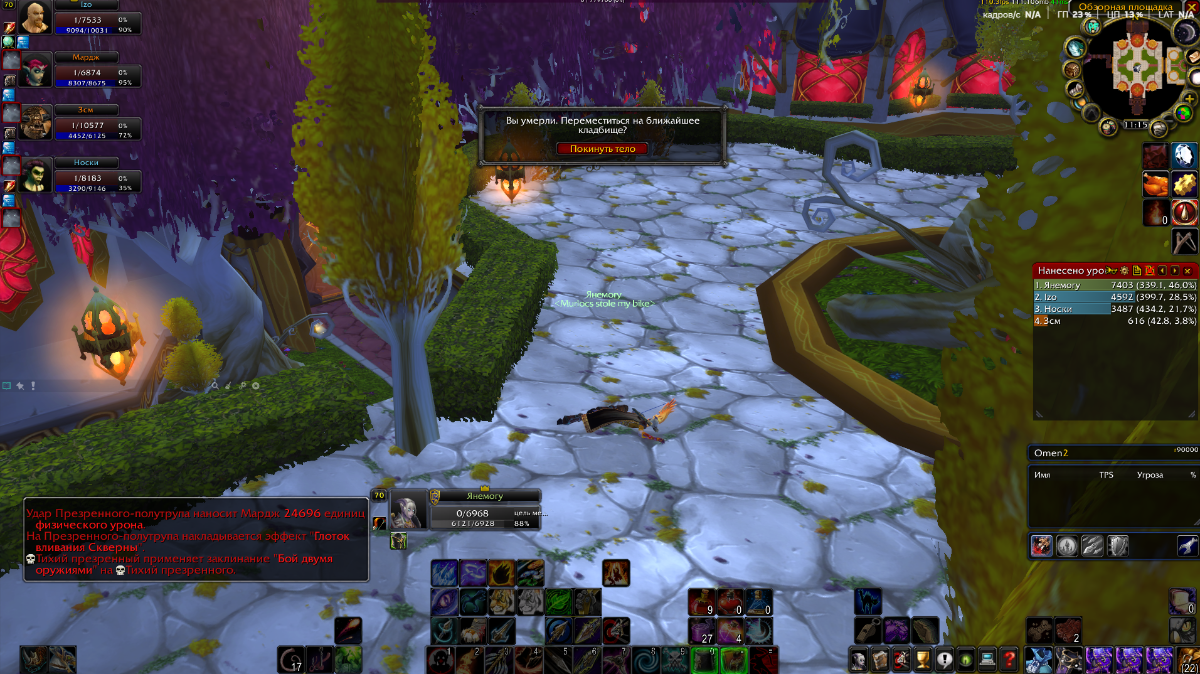Use the whistle item icon

[x=867, y=631]
